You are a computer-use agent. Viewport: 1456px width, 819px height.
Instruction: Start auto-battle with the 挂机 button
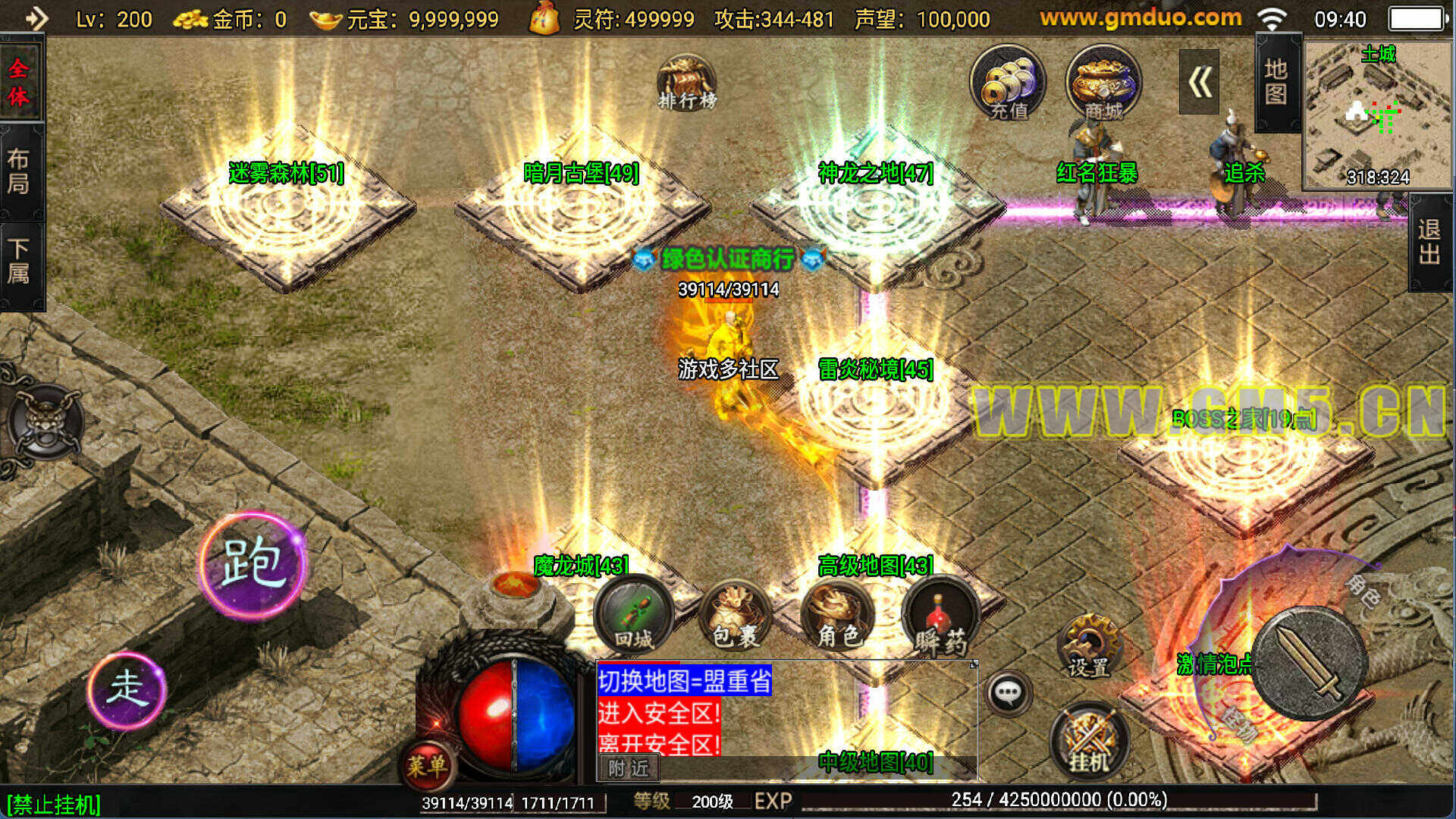[1089, 741]
